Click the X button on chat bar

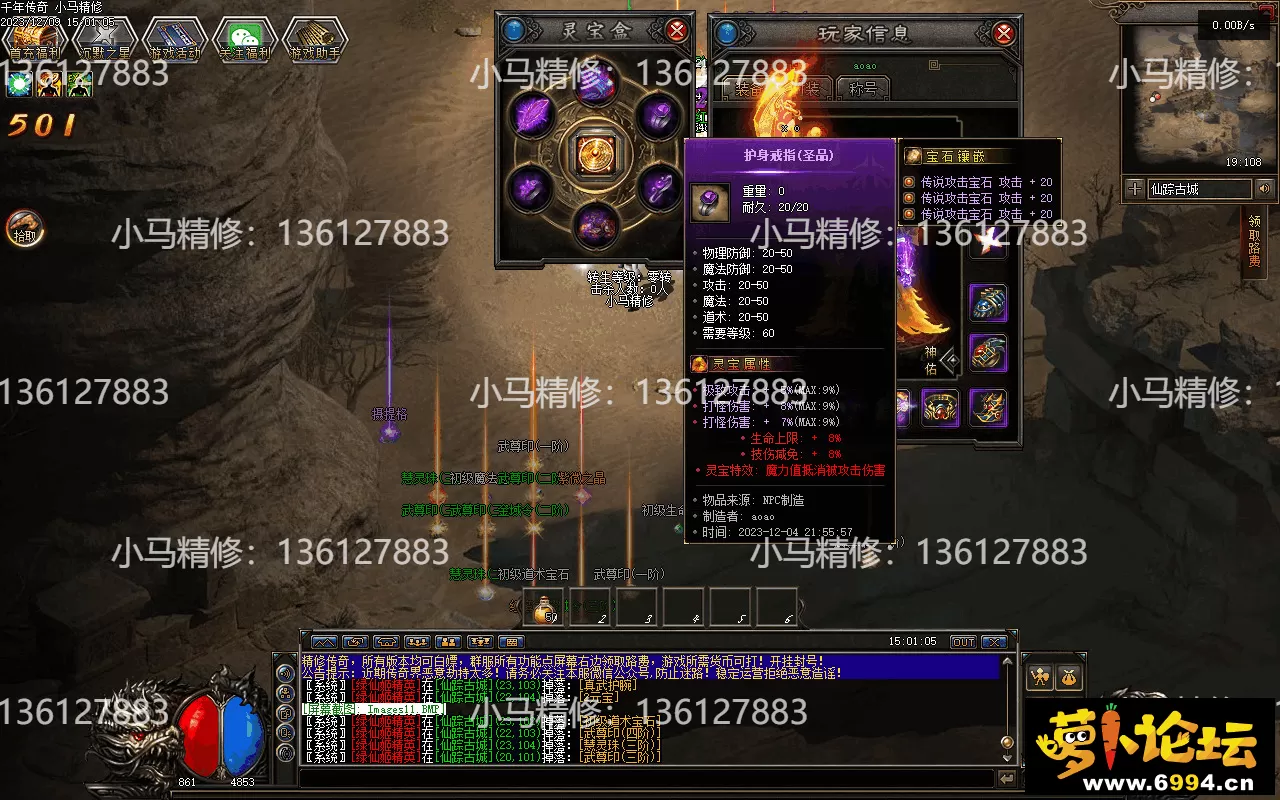coord(994,642)
